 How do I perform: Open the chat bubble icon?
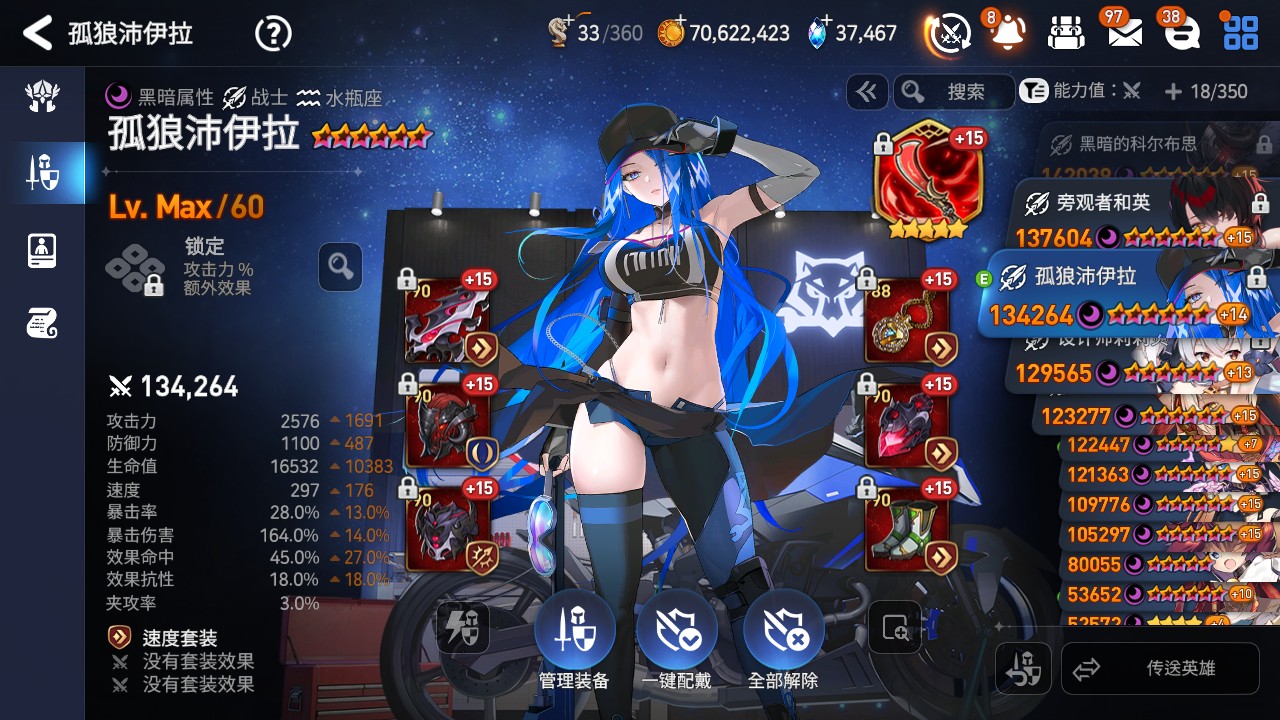coord(1183,33)
